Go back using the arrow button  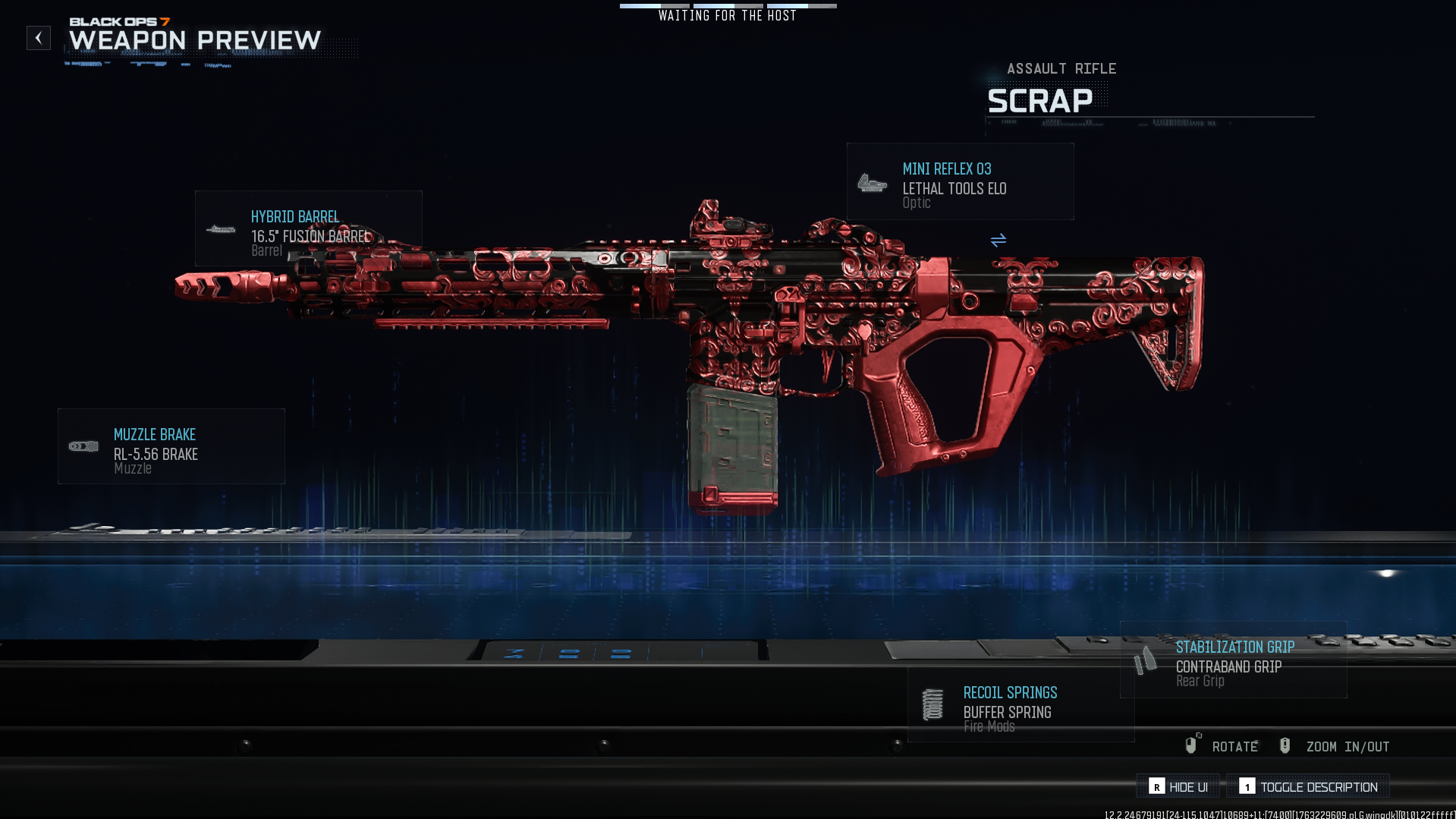pyautogui.click(x=39, y=38)
